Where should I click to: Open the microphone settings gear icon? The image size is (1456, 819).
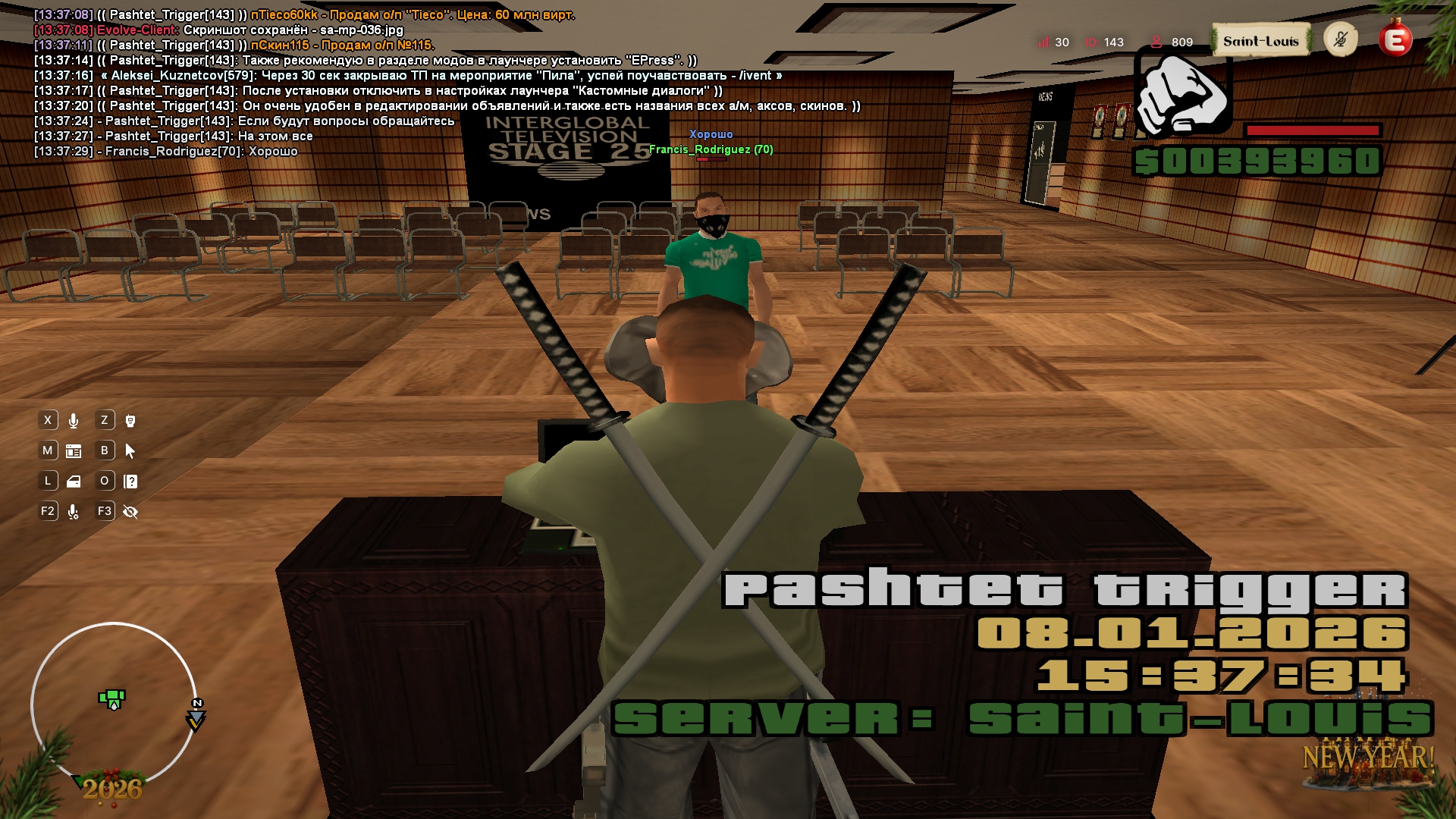coord(74,513)
